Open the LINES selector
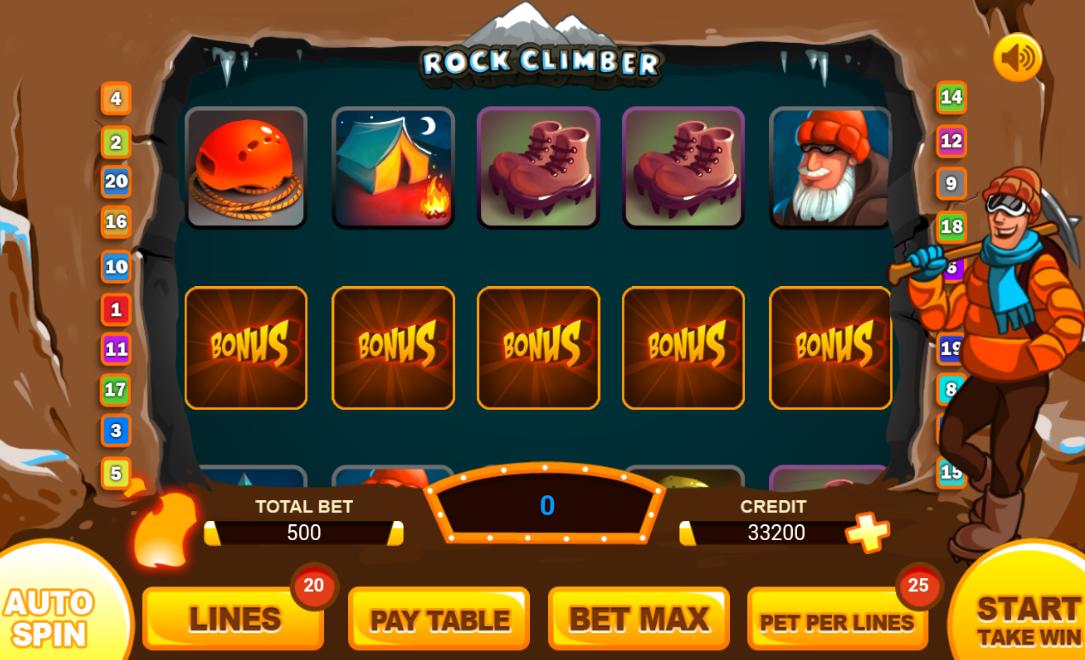Viewport: 1085px width, 660px height. (233, 619)
